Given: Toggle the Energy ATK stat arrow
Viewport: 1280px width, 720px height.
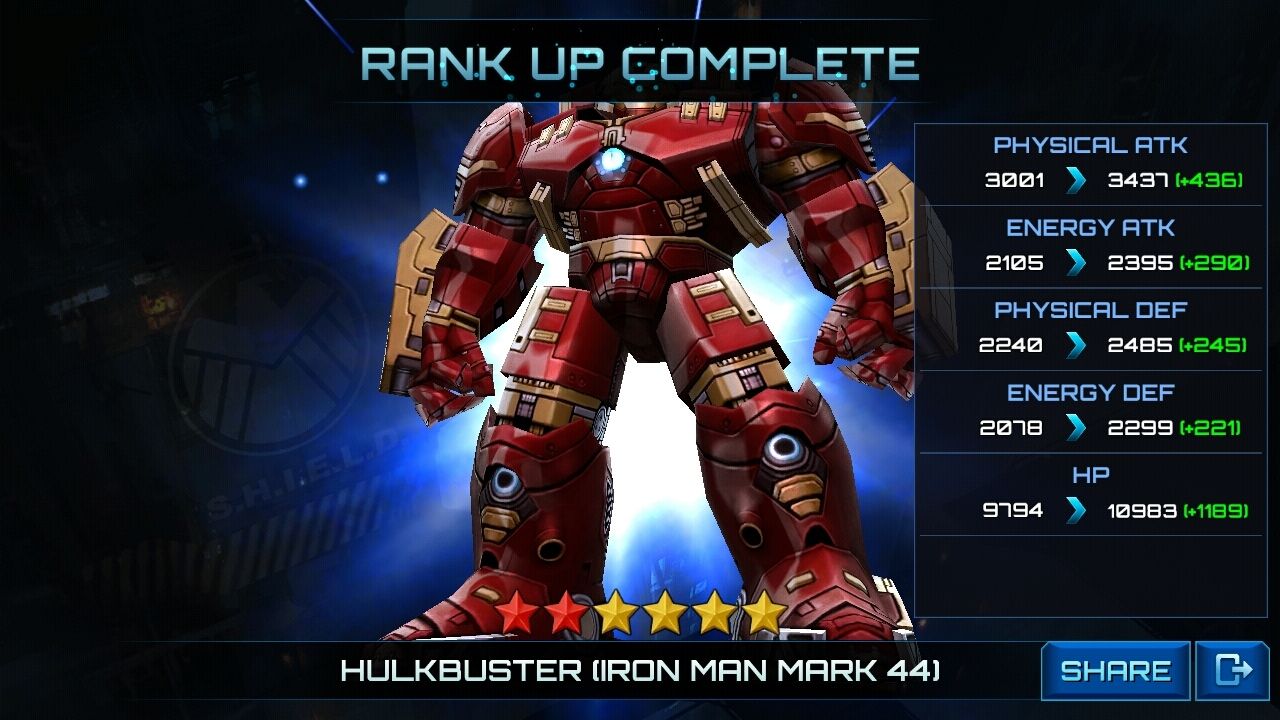Looking at the screenshot, I should [x=1073, y=262].
